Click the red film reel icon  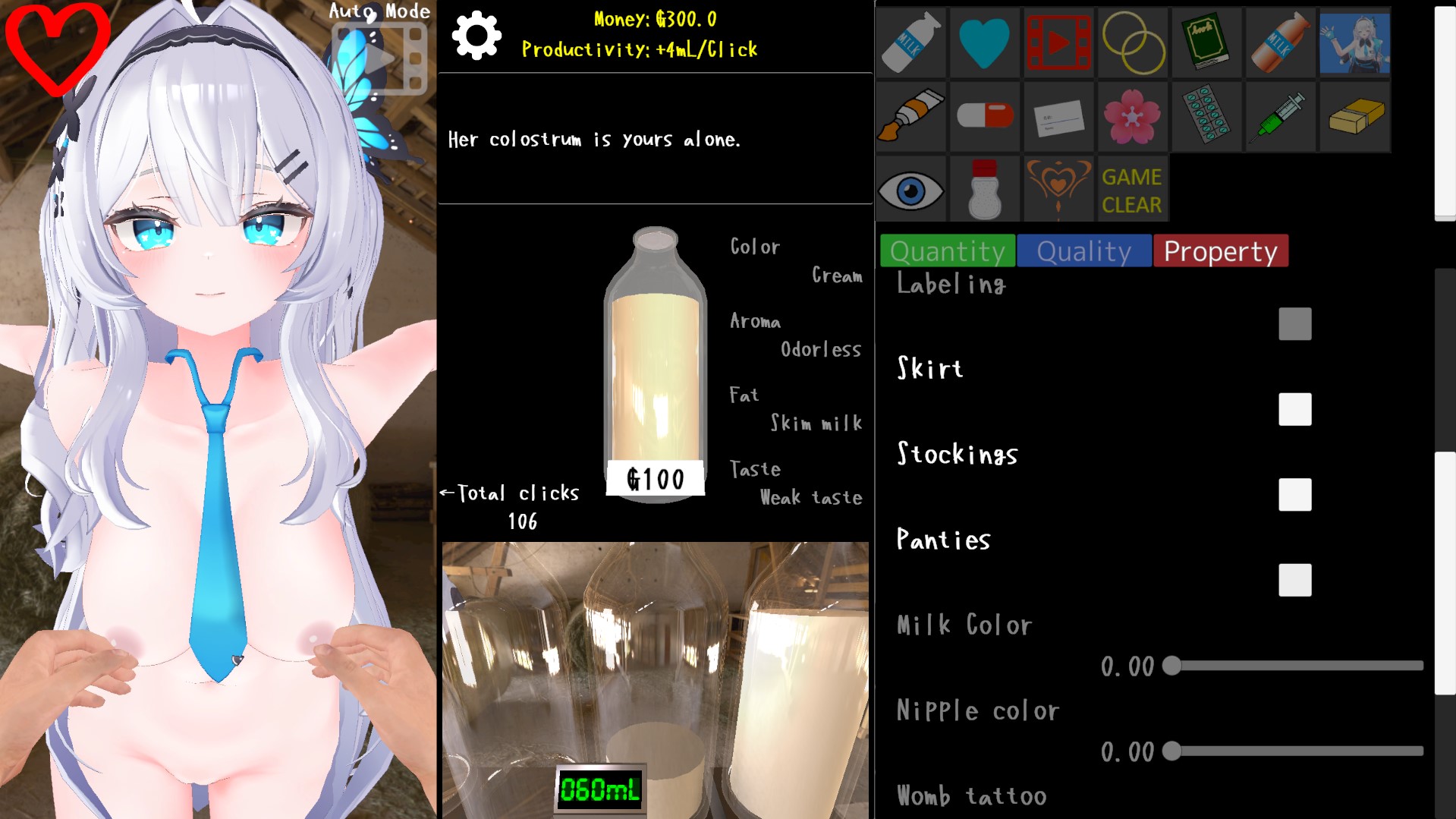coord(1058,43)
